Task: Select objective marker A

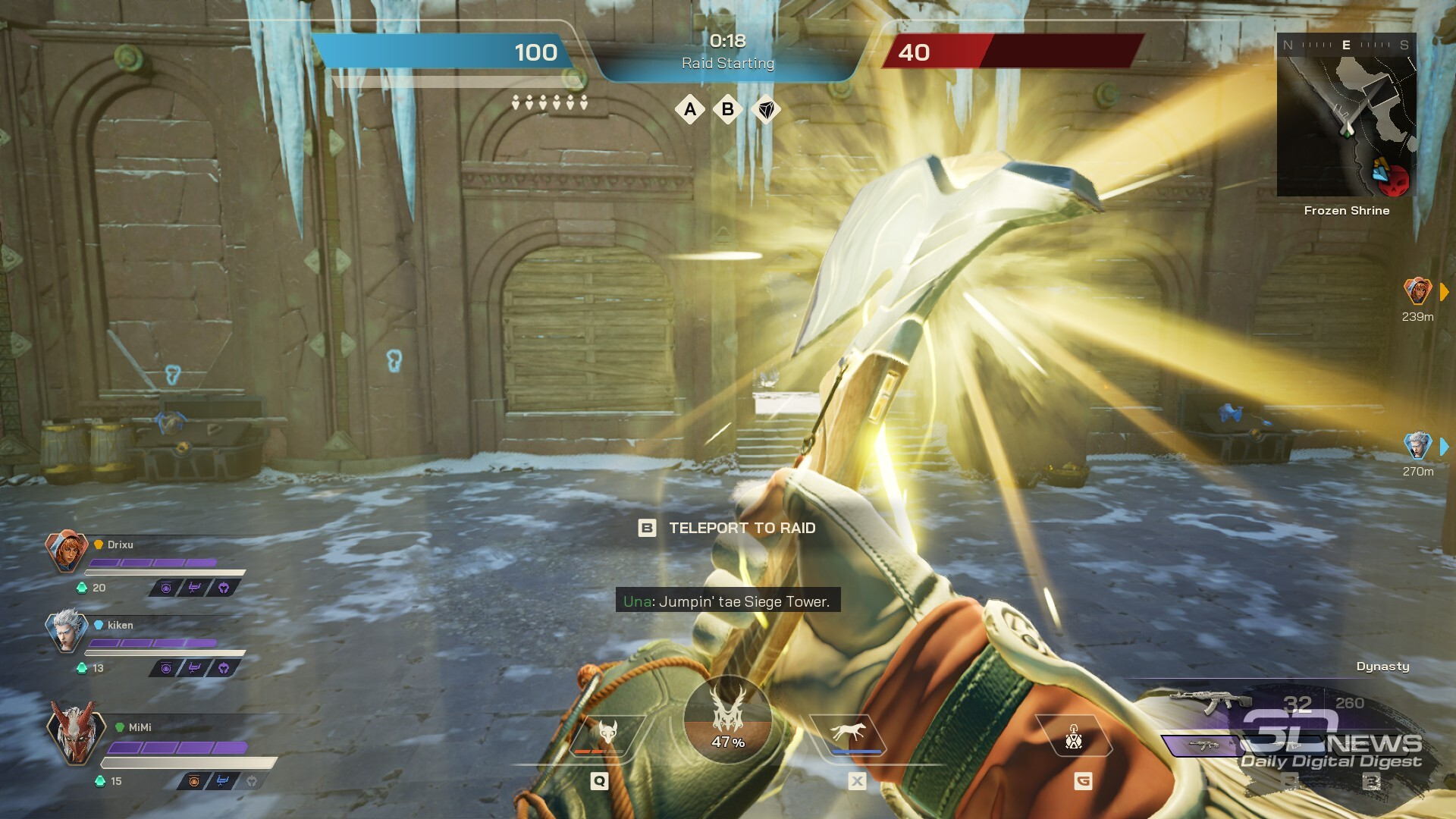Action: click(x=690, y=110)
